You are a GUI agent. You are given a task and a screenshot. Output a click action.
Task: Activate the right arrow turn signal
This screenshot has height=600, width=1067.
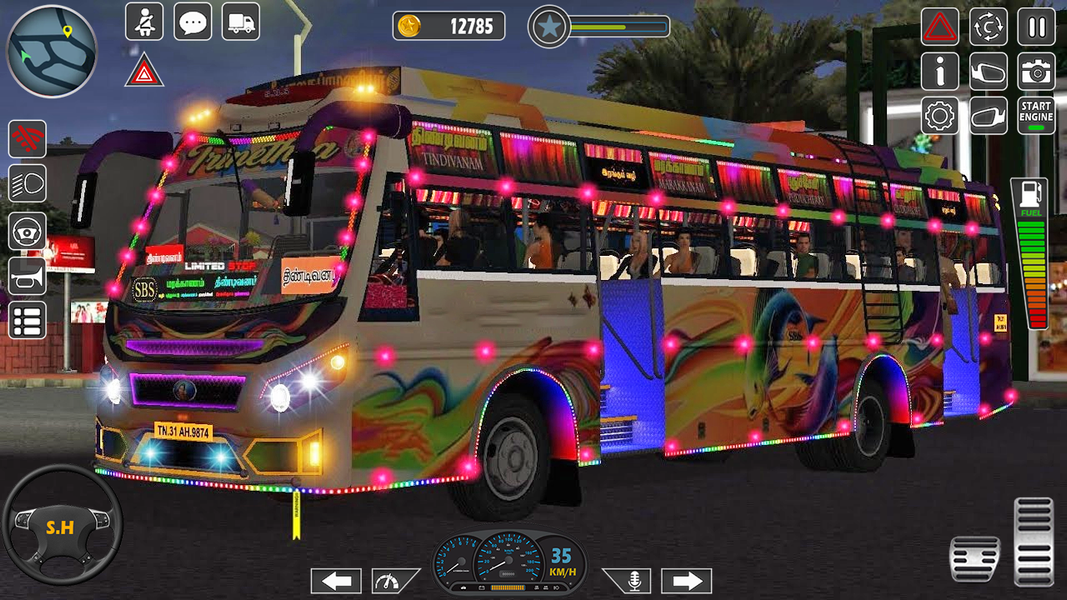click(686, 581)
